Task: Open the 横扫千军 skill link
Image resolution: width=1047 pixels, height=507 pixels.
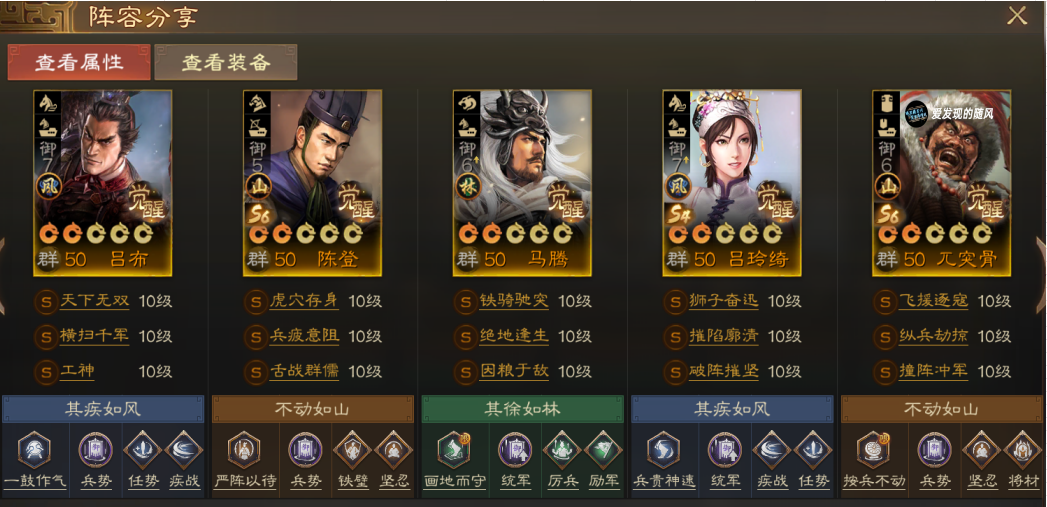Action: click(94, 336)
